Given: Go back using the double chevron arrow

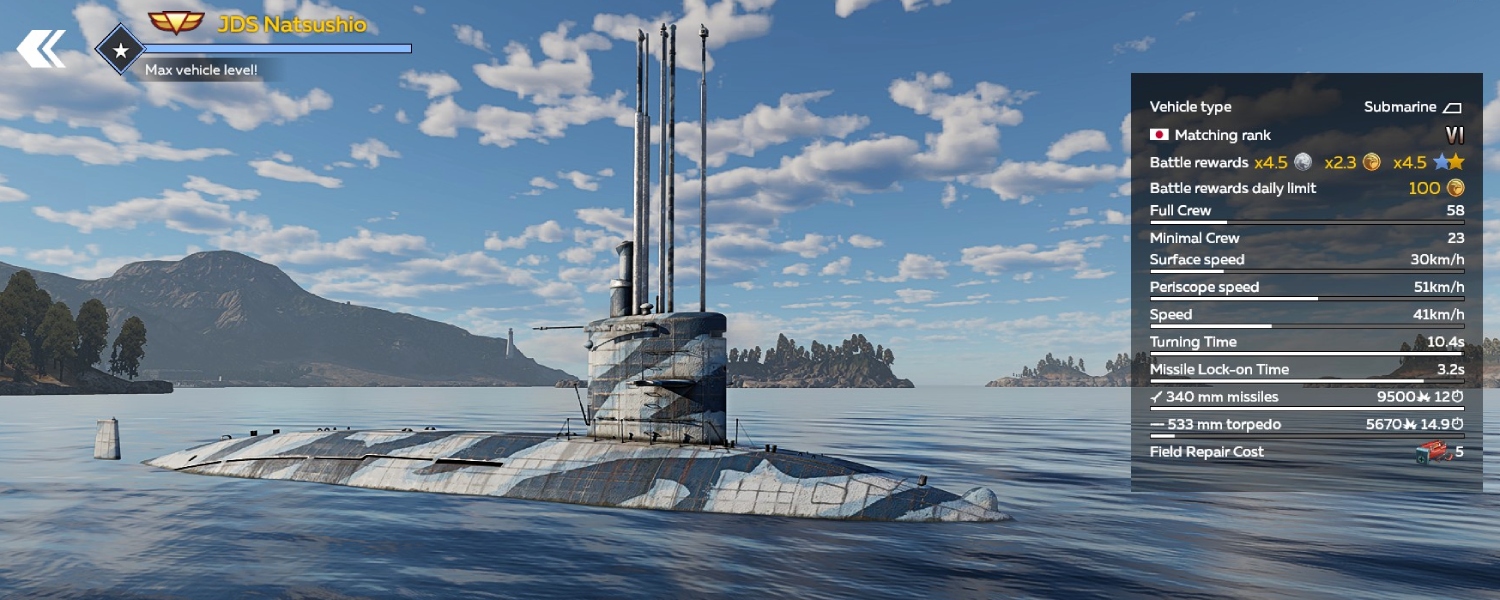Looking at the screenshot, I should coord(41,49).
